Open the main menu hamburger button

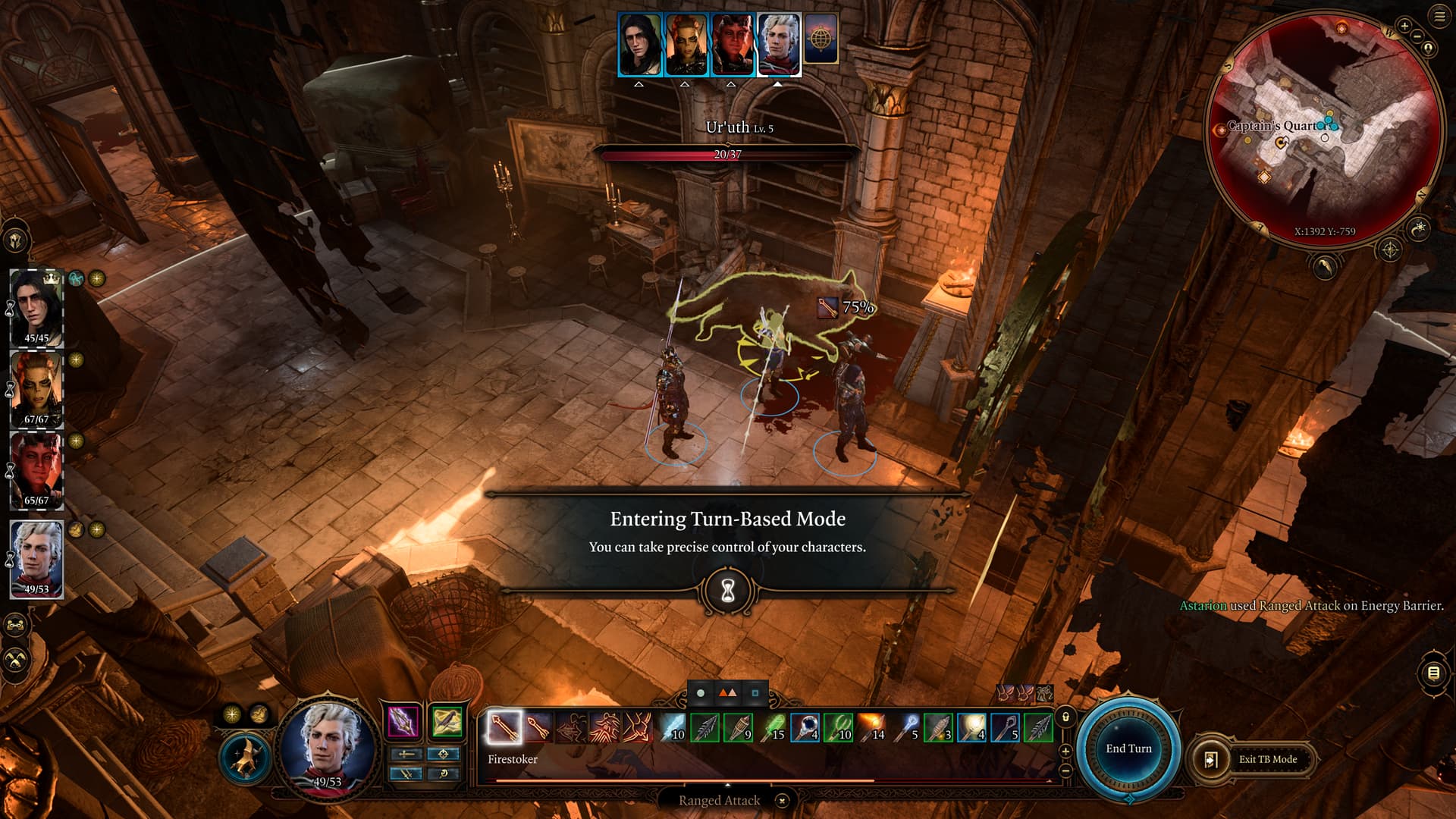1439,17
